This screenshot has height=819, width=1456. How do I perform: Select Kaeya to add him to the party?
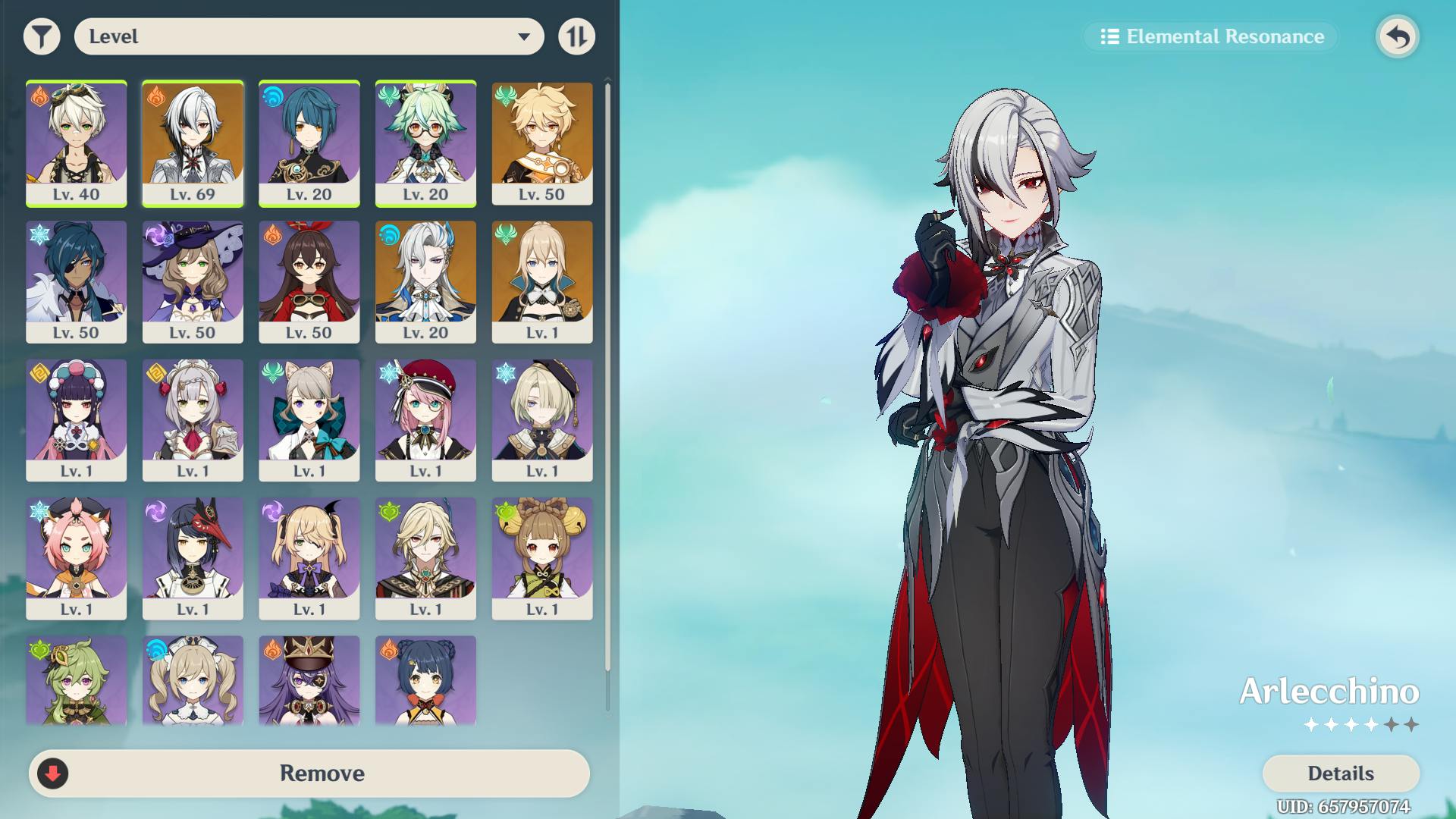pyautogui.click(x=76, y=281)
